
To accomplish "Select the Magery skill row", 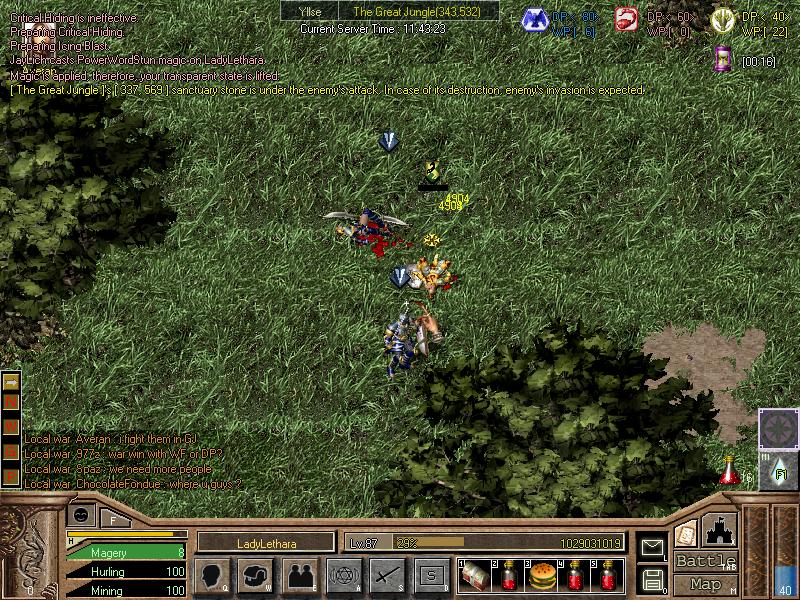I will (126, 552).
